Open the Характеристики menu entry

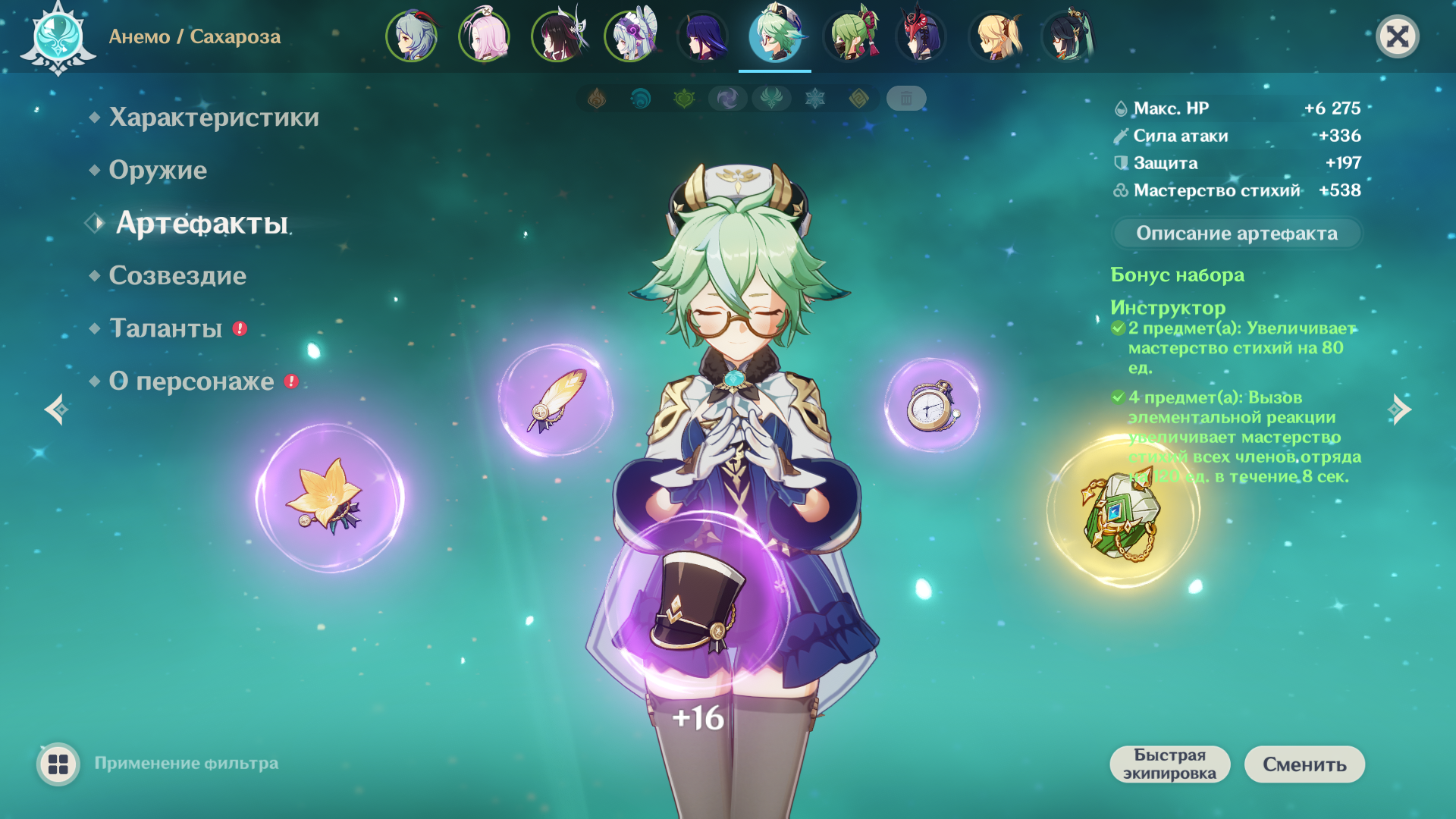[213, 118]
